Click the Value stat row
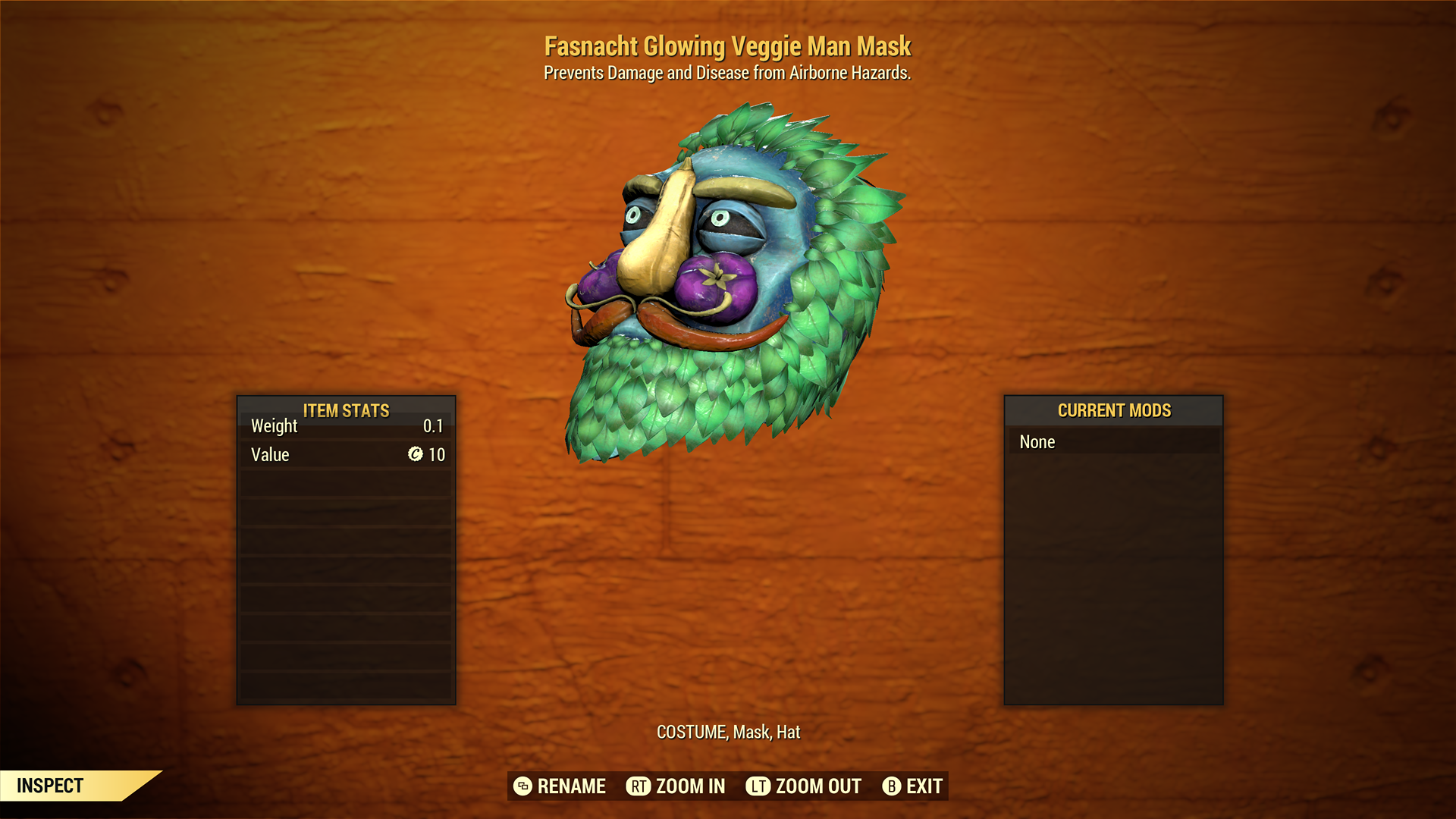 (345, 454)
